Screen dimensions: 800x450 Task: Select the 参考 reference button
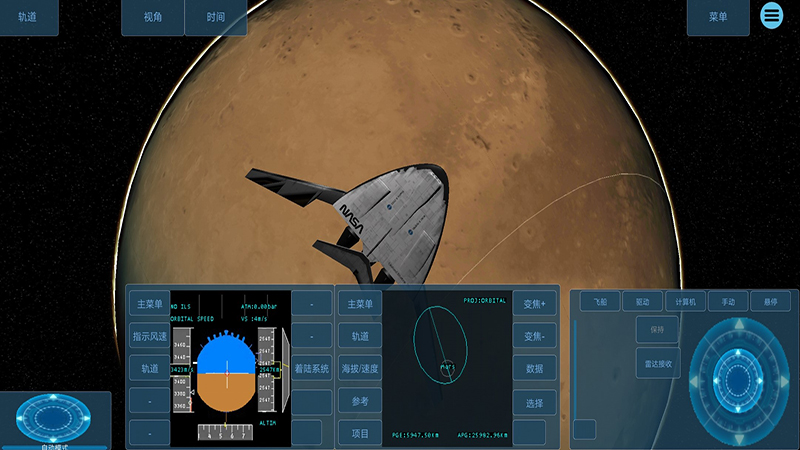[360, 401]
